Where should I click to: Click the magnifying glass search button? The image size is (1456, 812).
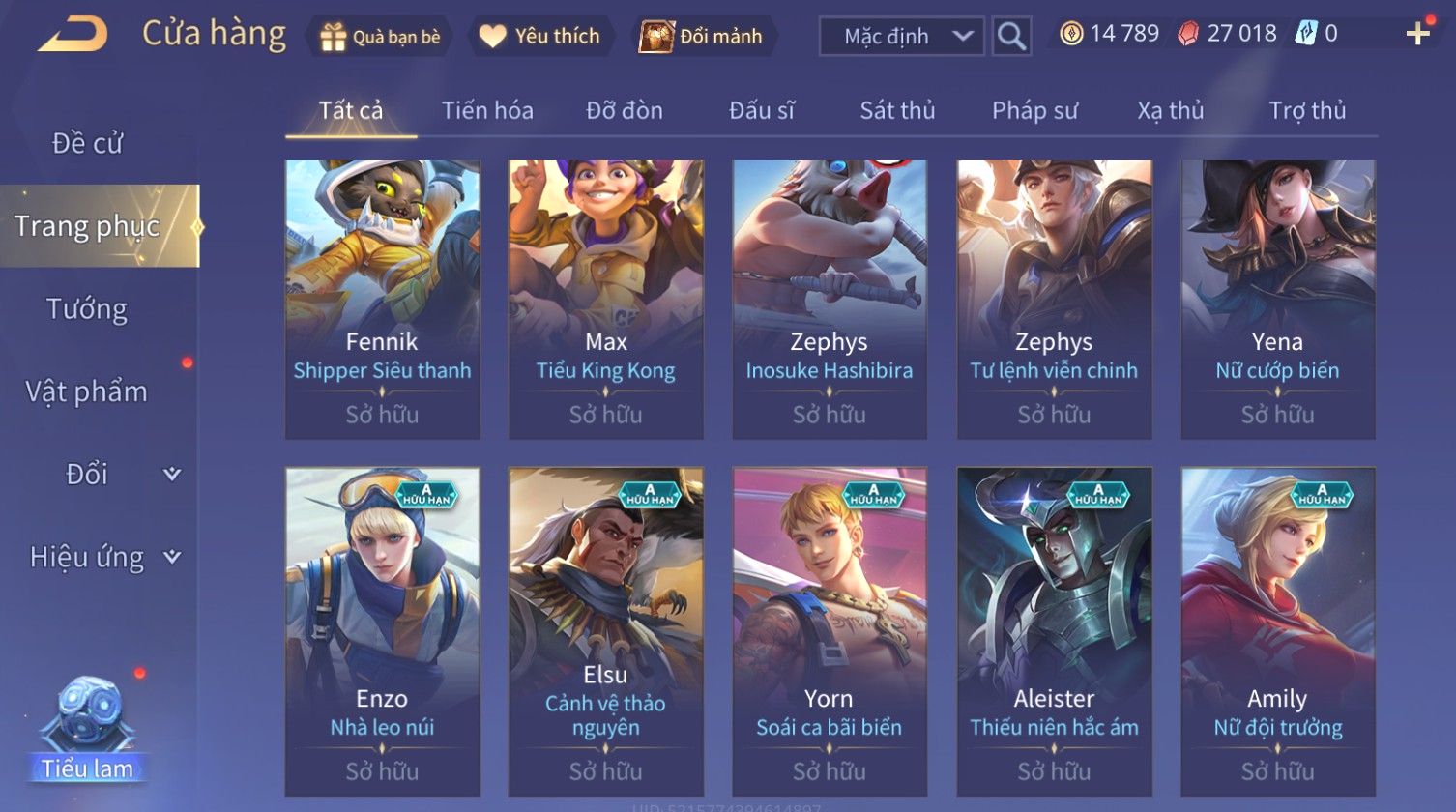(x=1011, y=37)
